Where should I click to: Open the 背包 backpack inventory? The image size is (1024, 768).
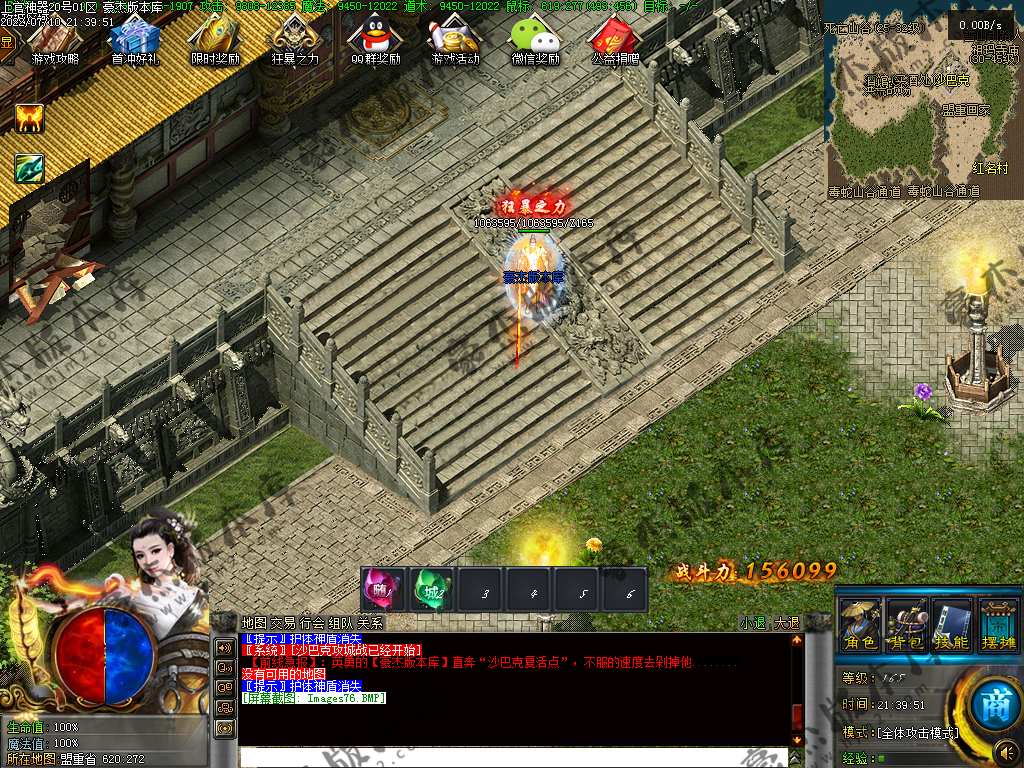[x=907, y=624]
